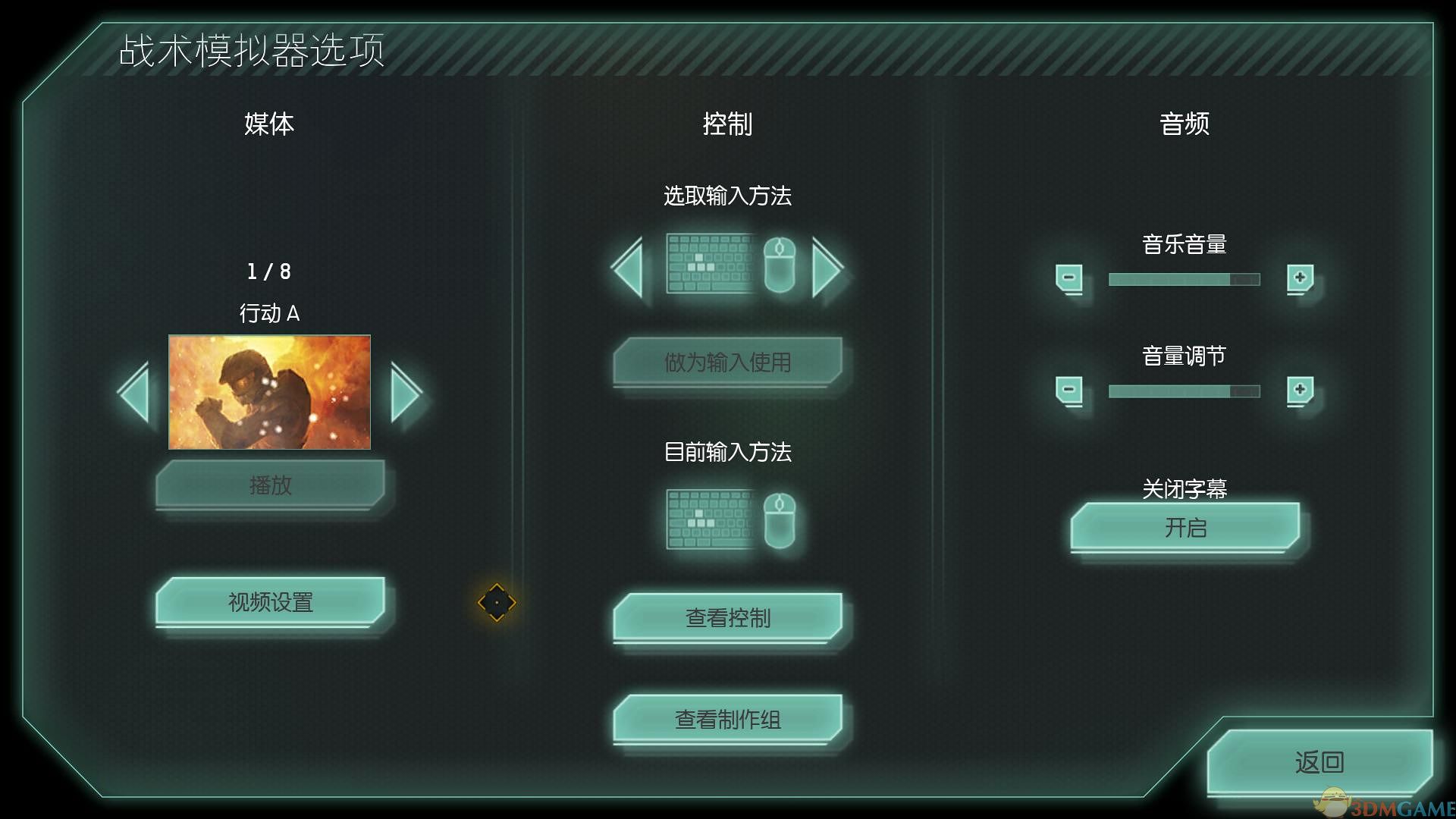Click the orange diamond marker near 视频设置
Image resolution: width=1456 pixels, height=819 pixels.
[498, 604]
